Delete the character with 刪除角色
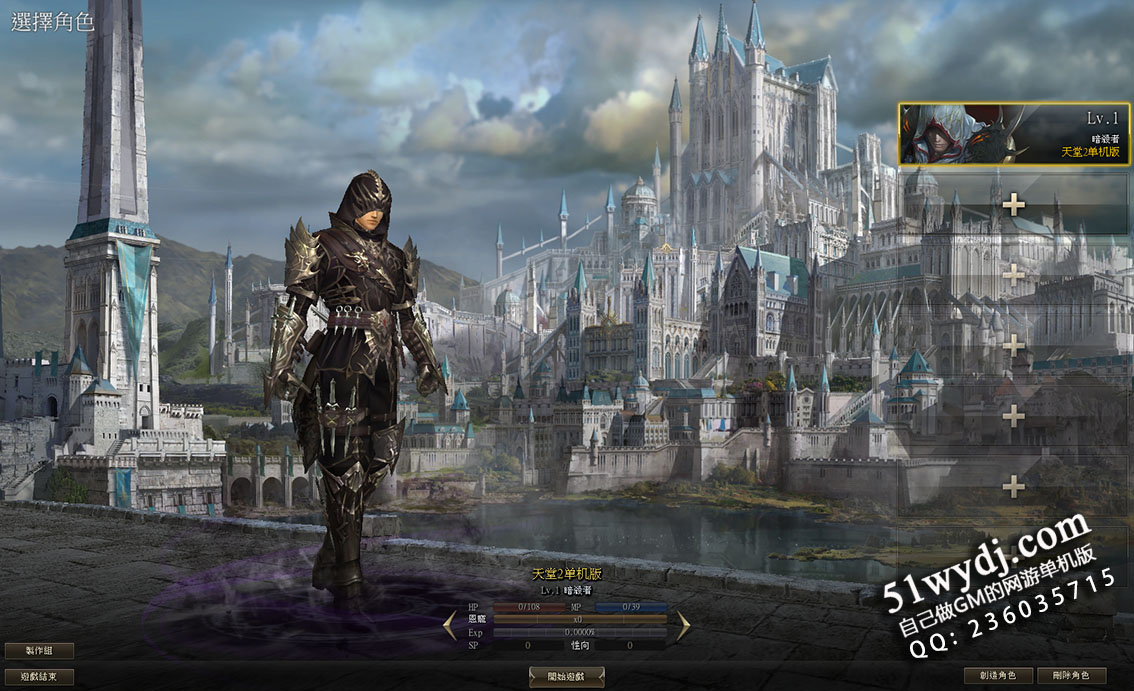 tap(1071, 676)
